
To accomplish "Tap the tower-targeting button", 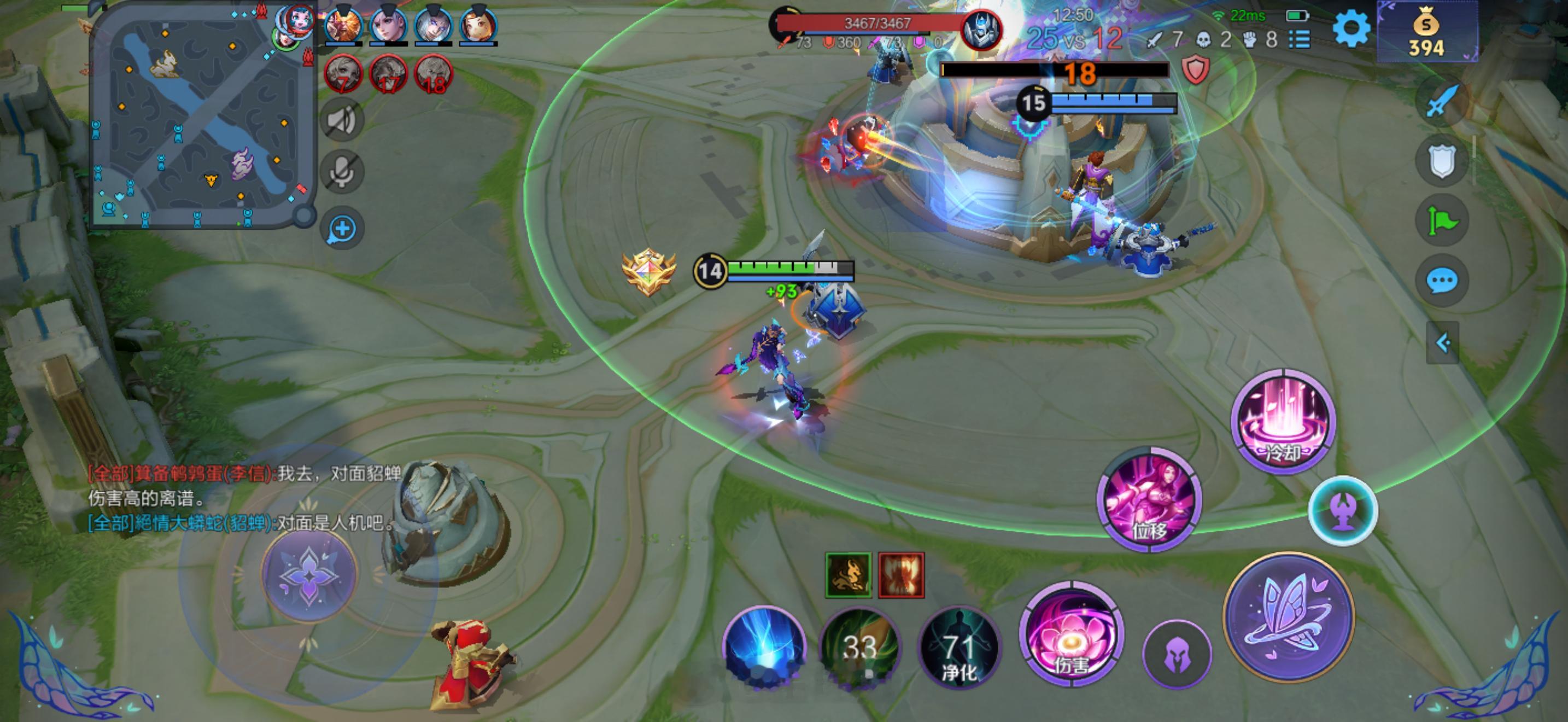I will (x=1343, y=510).
